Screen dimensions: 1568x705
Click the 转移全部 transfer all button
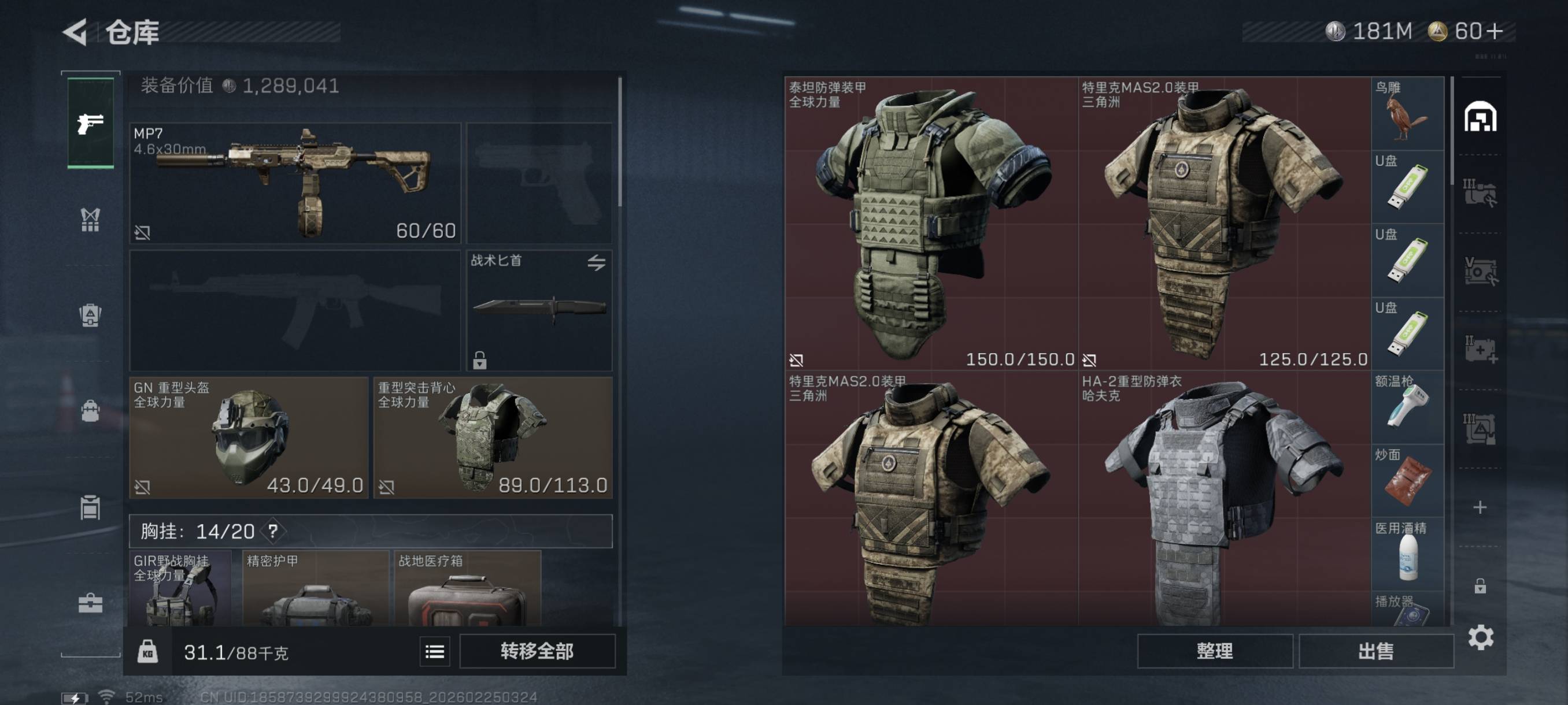pos(537,651)
